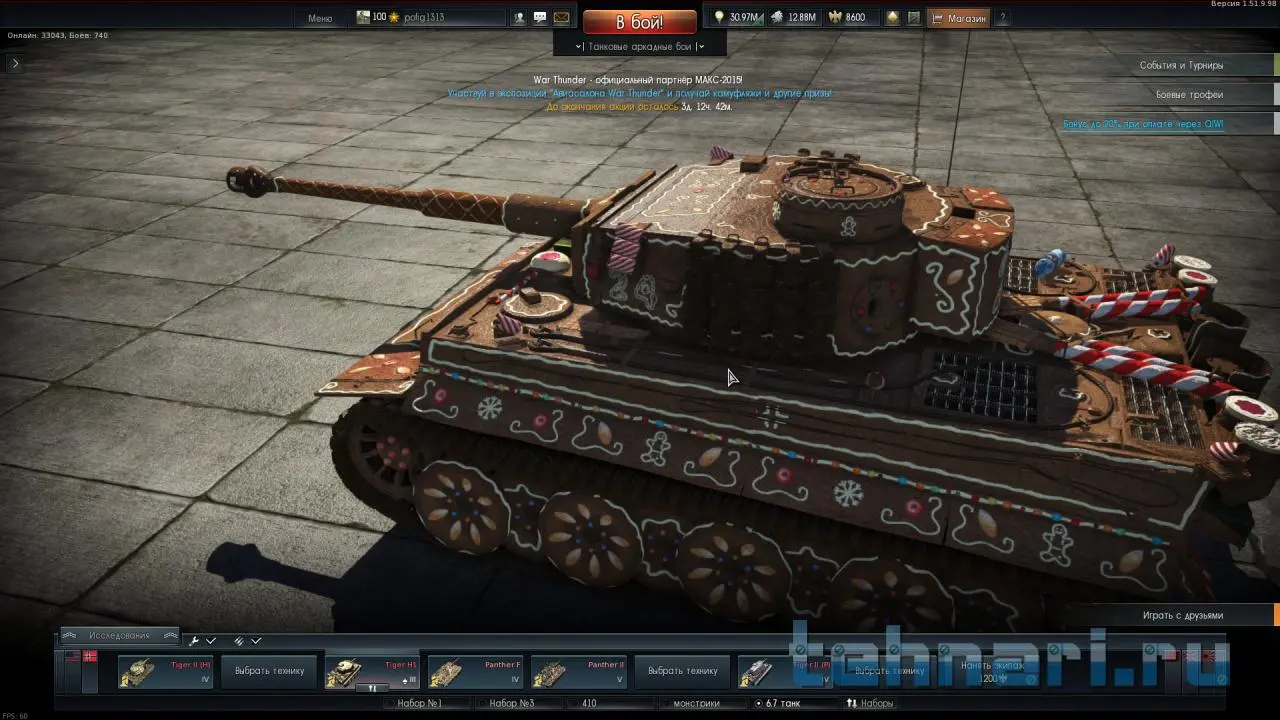Click the question mark help button
The width and height of the screenshot is (1280, 720).
(x=1003, y=18)
